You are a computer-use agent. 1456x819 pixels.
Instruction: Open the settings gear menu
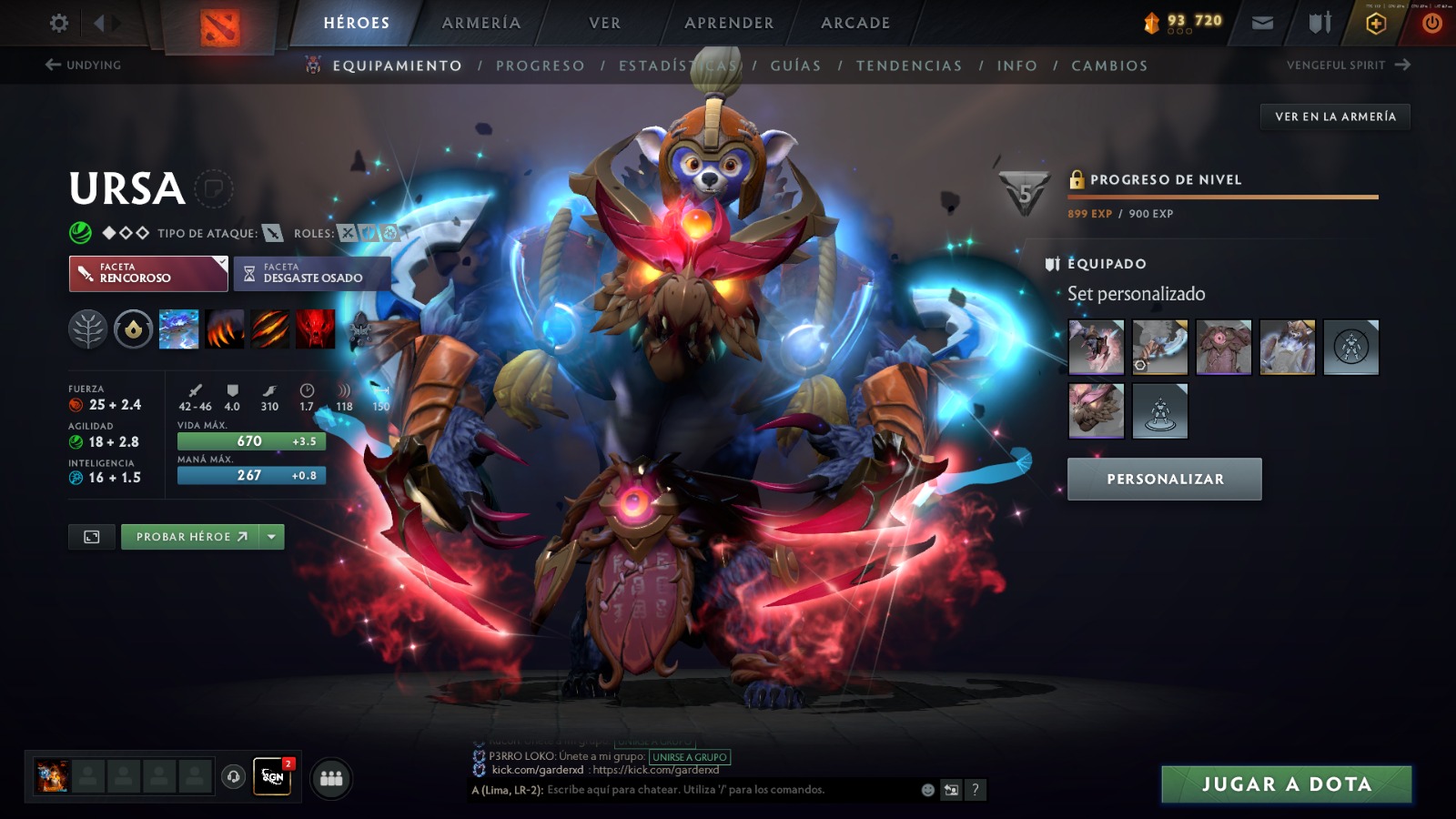(x=59, y=23)
